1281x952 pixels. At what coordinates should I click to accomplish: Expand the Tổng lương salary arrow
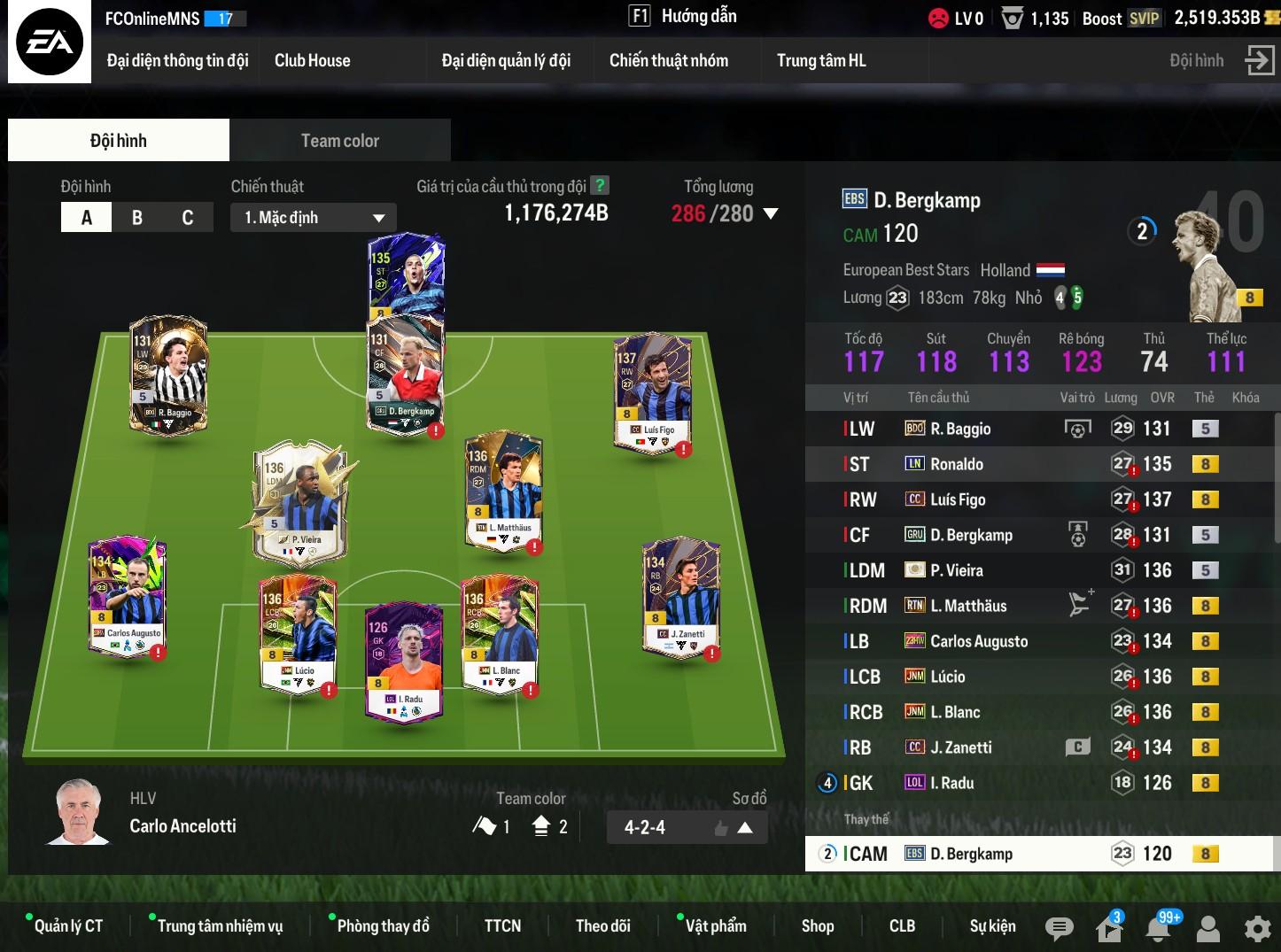coord(771,213)
